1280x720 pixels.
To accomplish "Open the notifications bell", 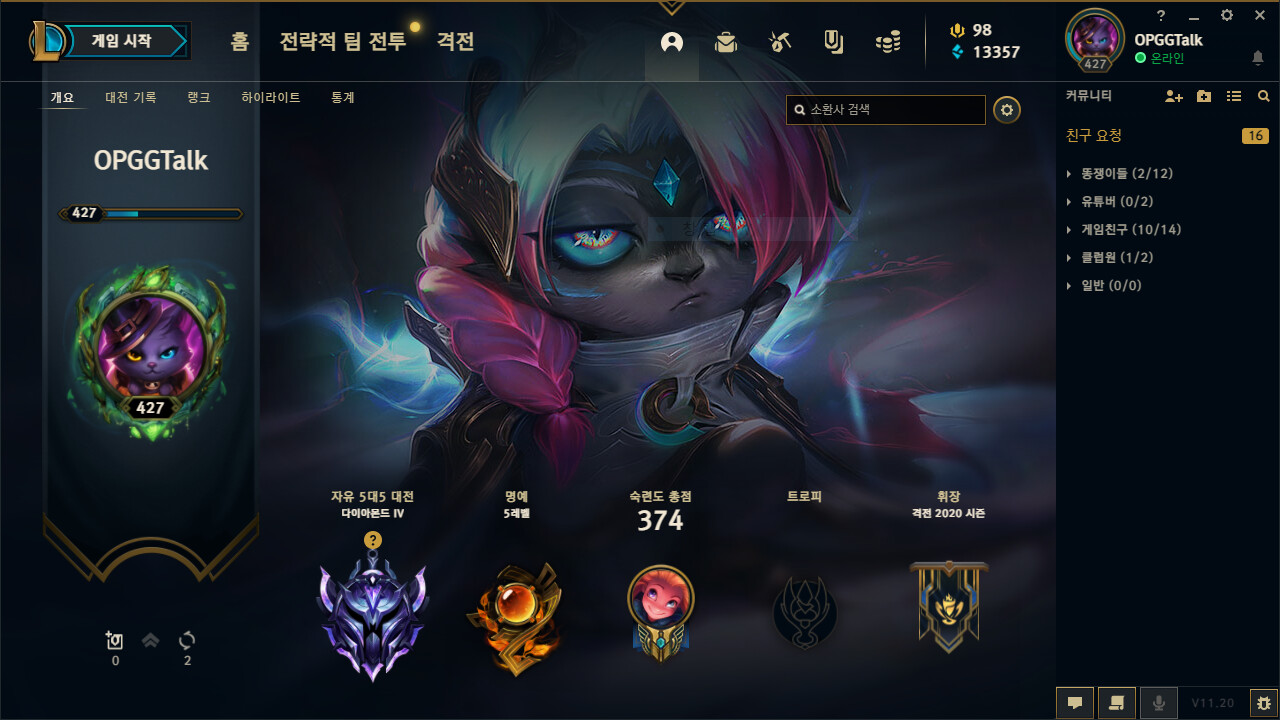I will coord(1258,59).
